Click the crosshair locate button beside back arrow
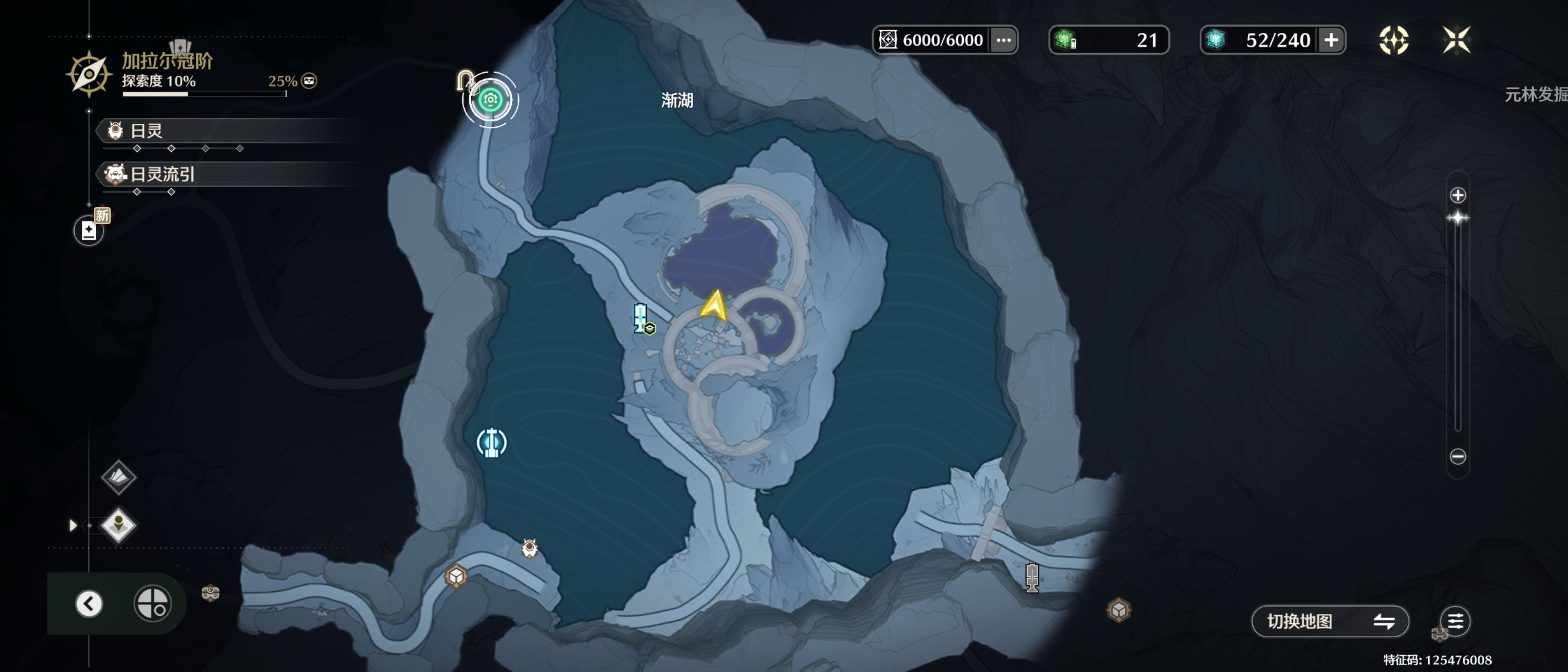 (152, 603)
